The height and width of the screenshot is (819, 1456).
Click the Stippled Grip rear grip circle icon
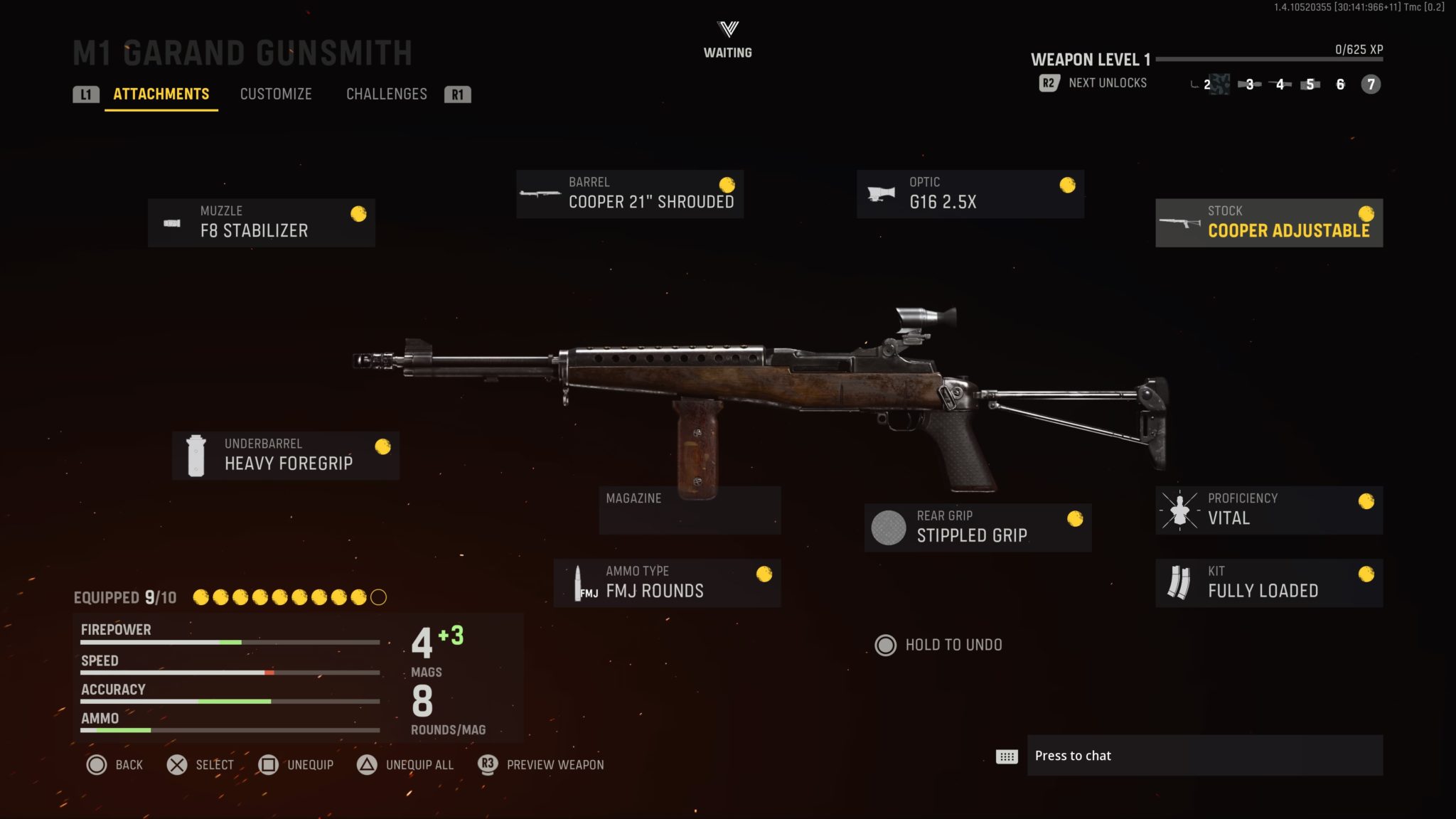point(889,527)
